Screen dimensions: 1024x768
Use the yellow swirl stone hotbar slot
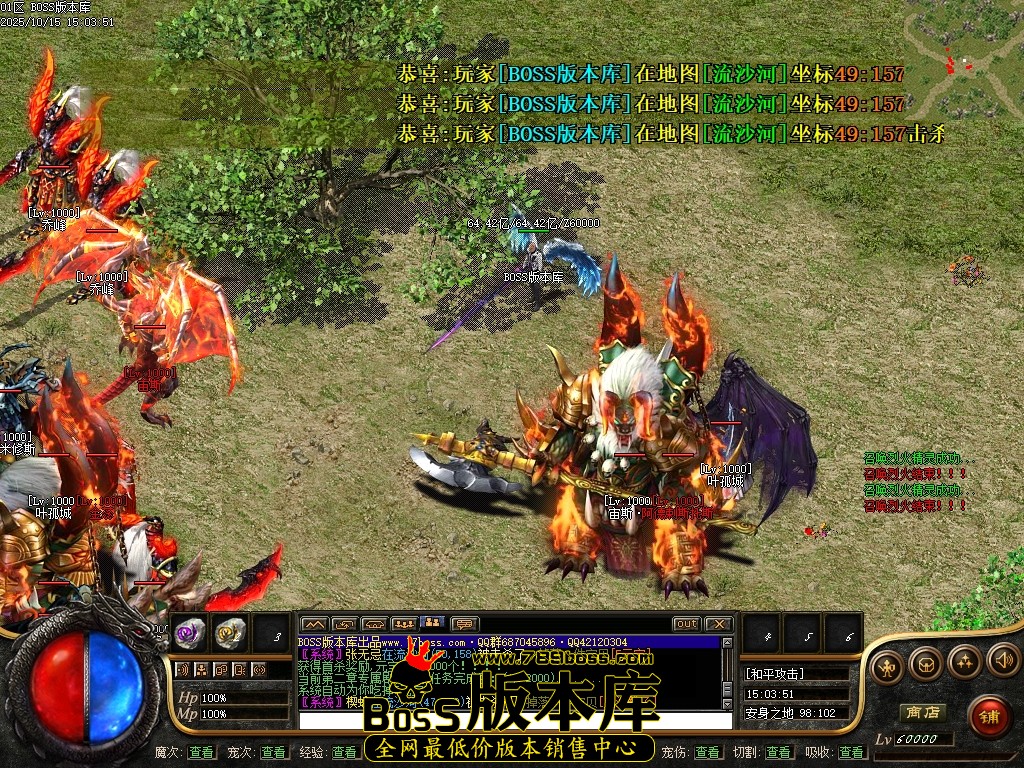[230, 633]
